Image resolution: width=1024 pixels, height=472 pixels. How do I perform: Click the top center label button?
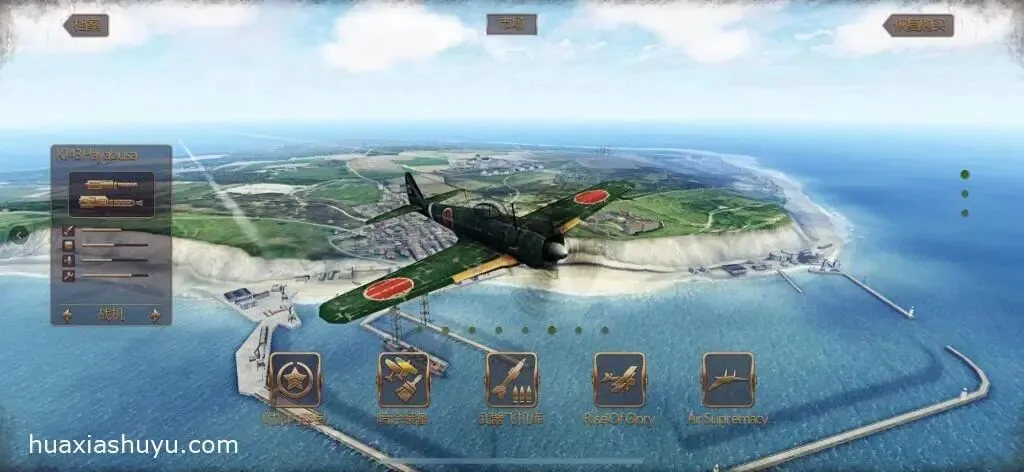coord(512,24)
